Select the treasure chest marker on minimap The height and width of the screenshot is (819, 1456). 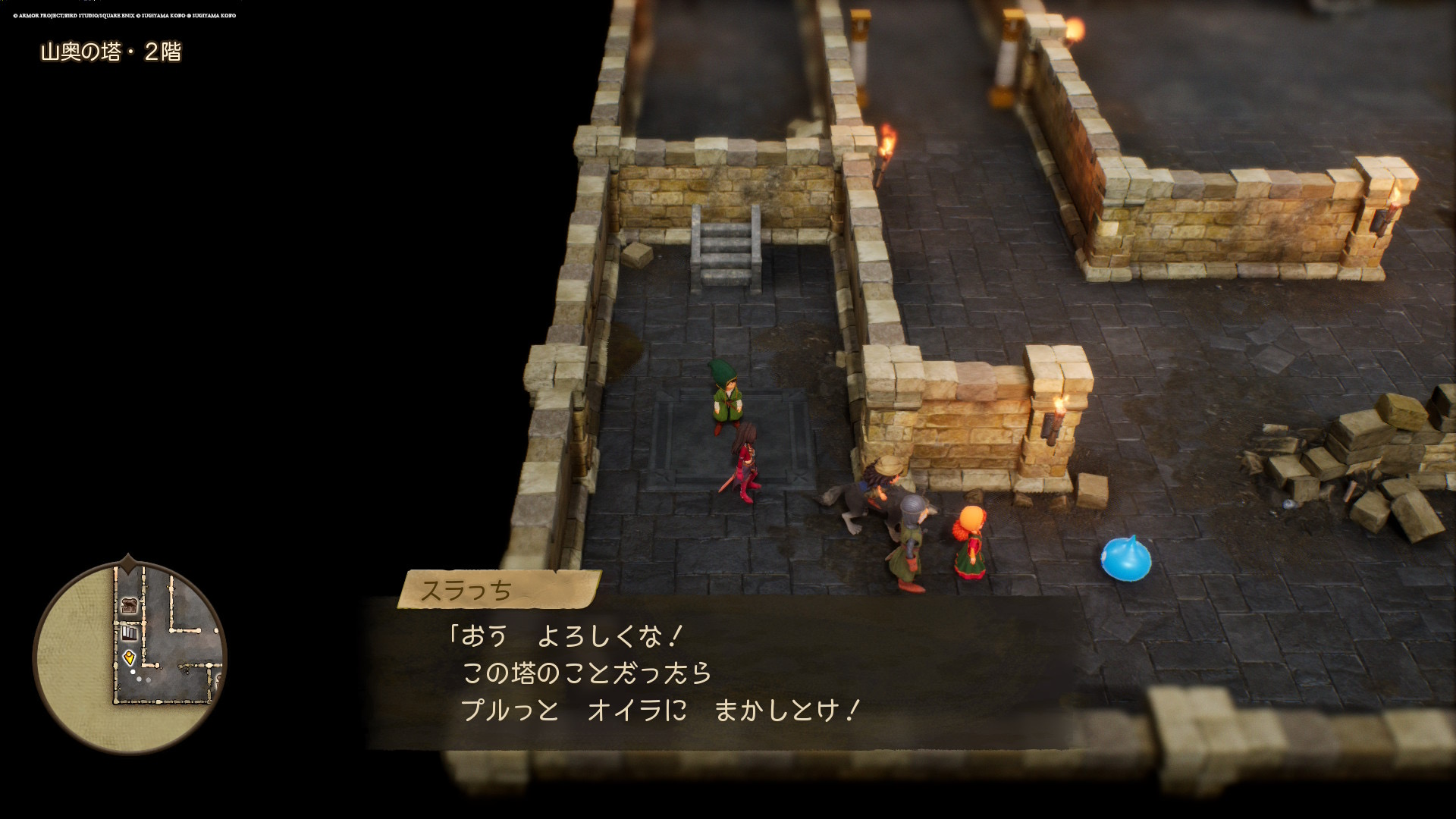point(130,605)
